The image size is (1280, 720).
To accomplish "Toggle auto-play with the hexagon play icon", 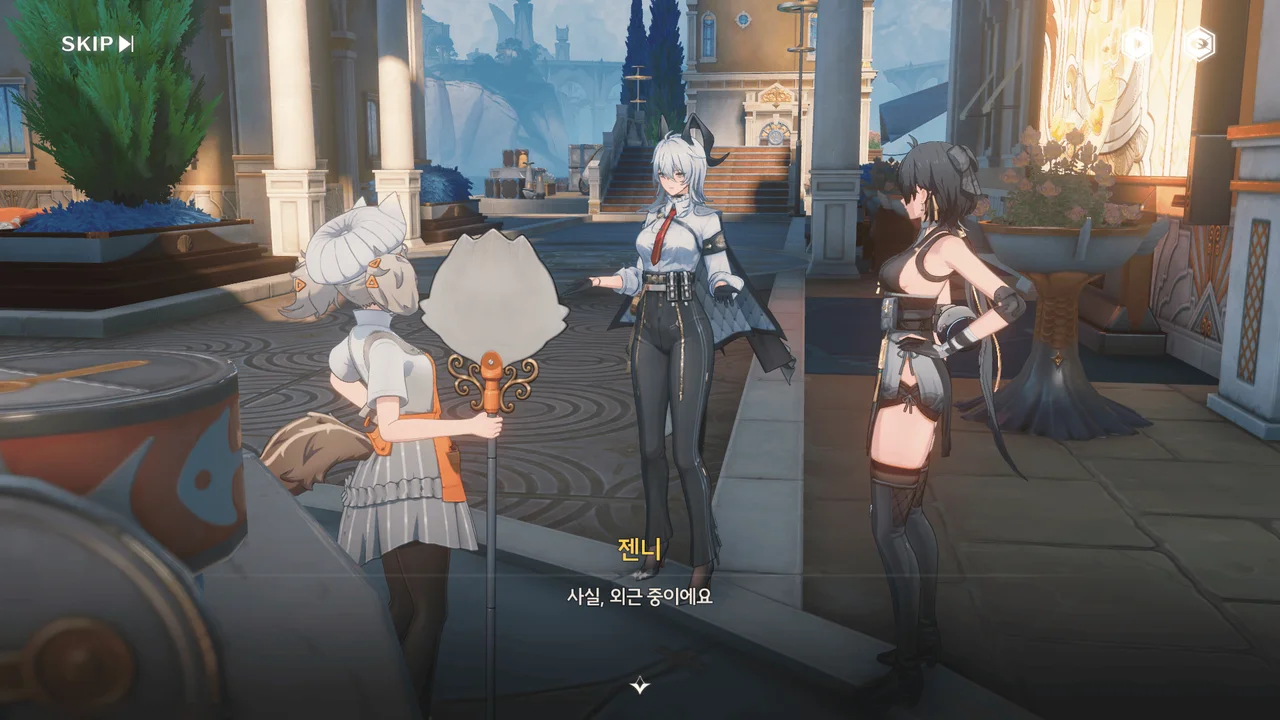I will point(1137,44).
